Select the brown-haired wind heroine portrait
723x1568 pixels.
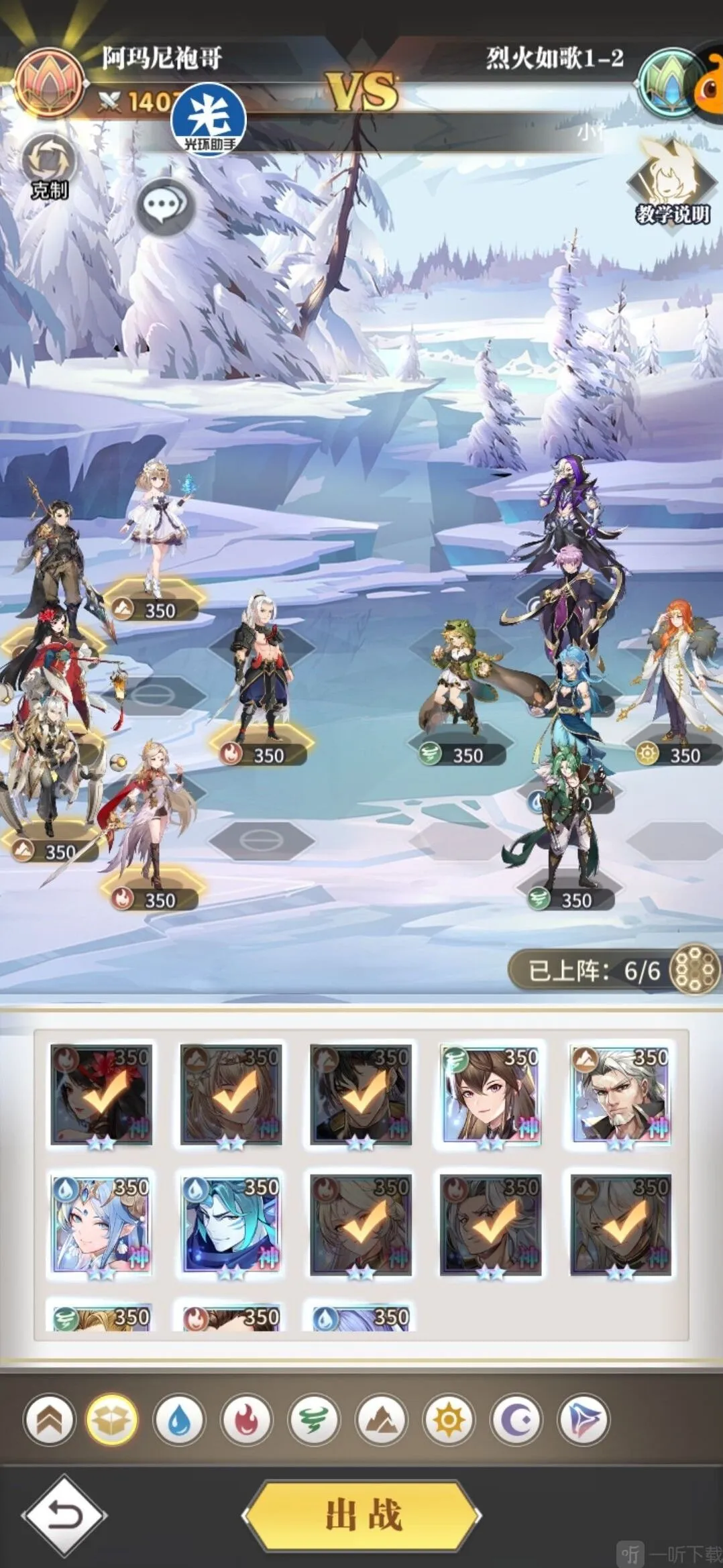pos(490,1094)
